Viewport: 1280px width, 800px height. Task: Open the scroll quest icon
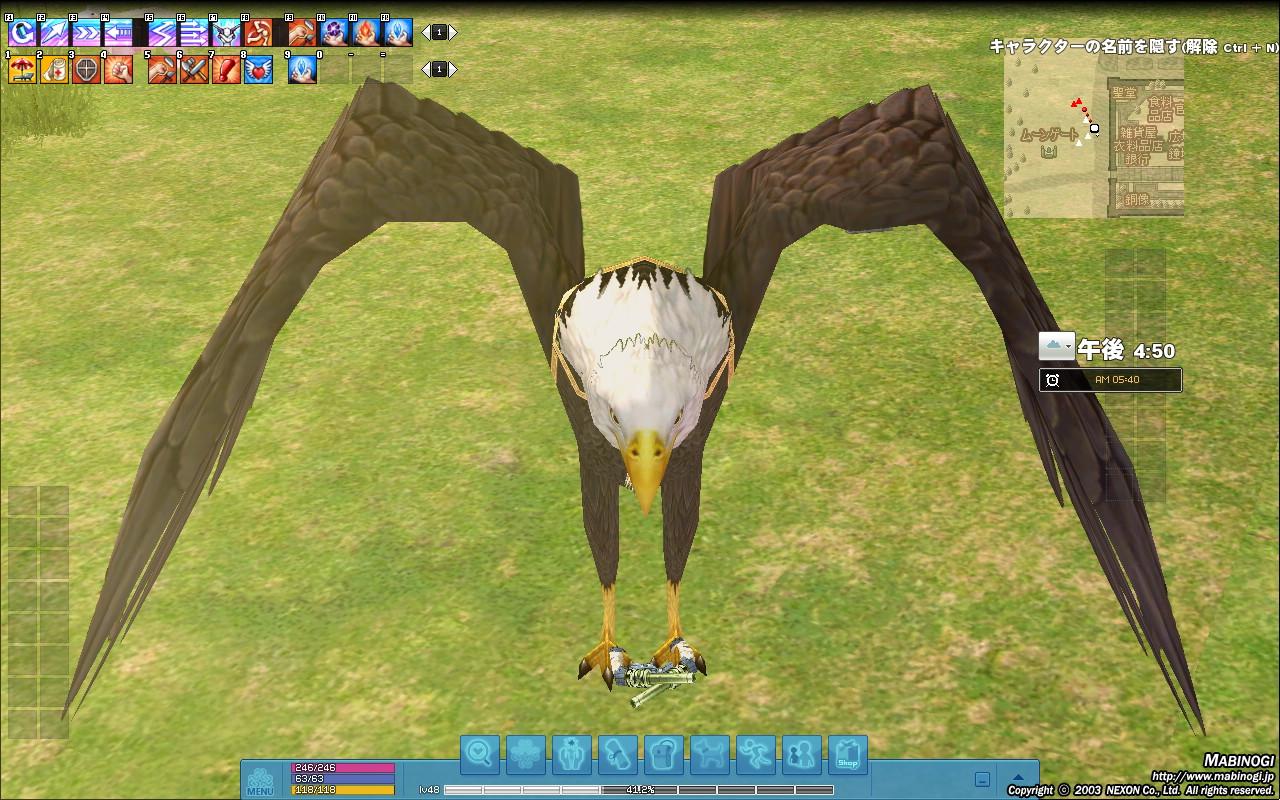coord(618,755)
